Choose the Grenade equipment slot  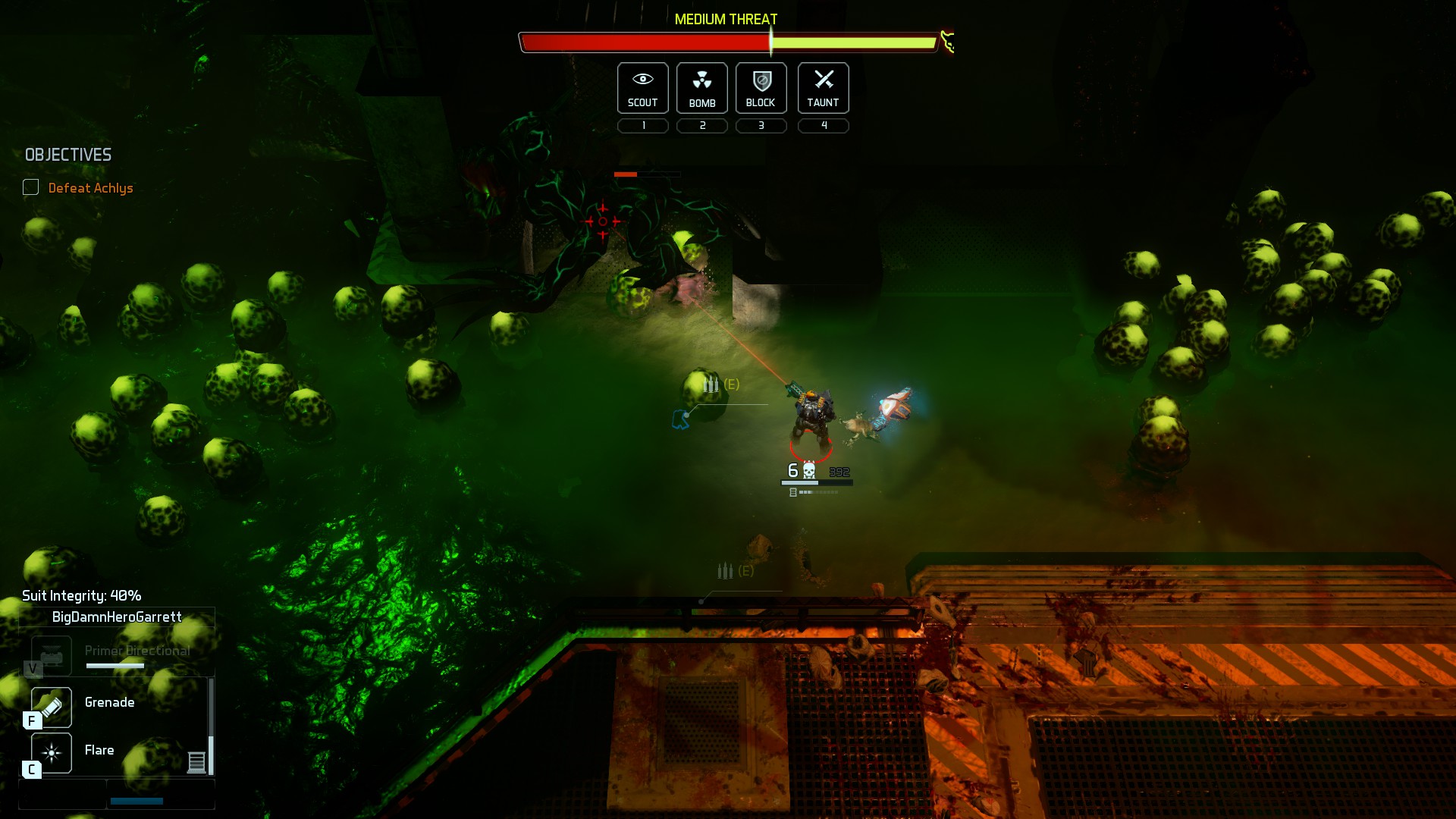tap(52, 707)
